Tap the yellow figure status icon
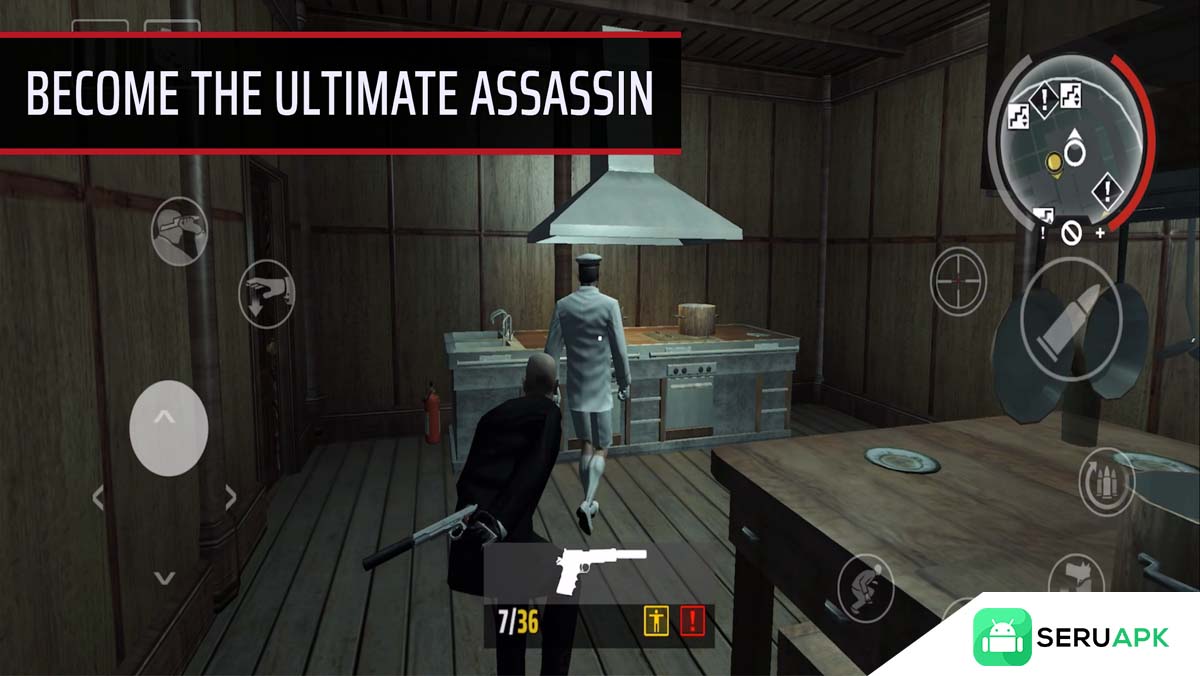 (x=655, y=622)
